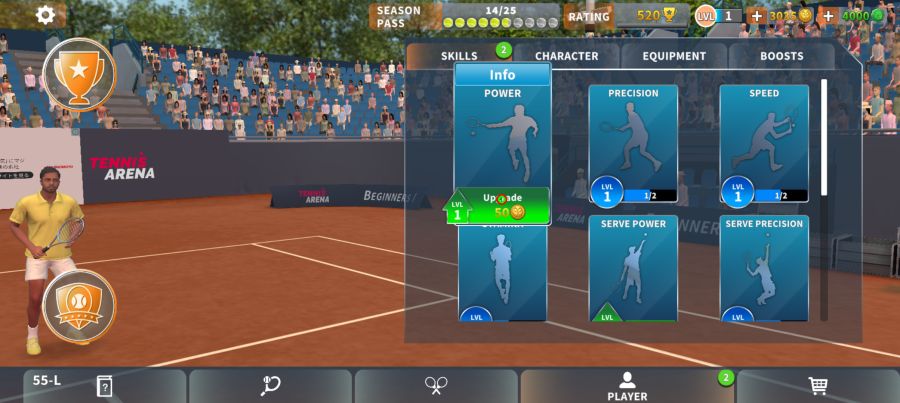Tap the tennis ball badge round button
The width and height of the screenshot is (900, 403).
tap(78, 305)
